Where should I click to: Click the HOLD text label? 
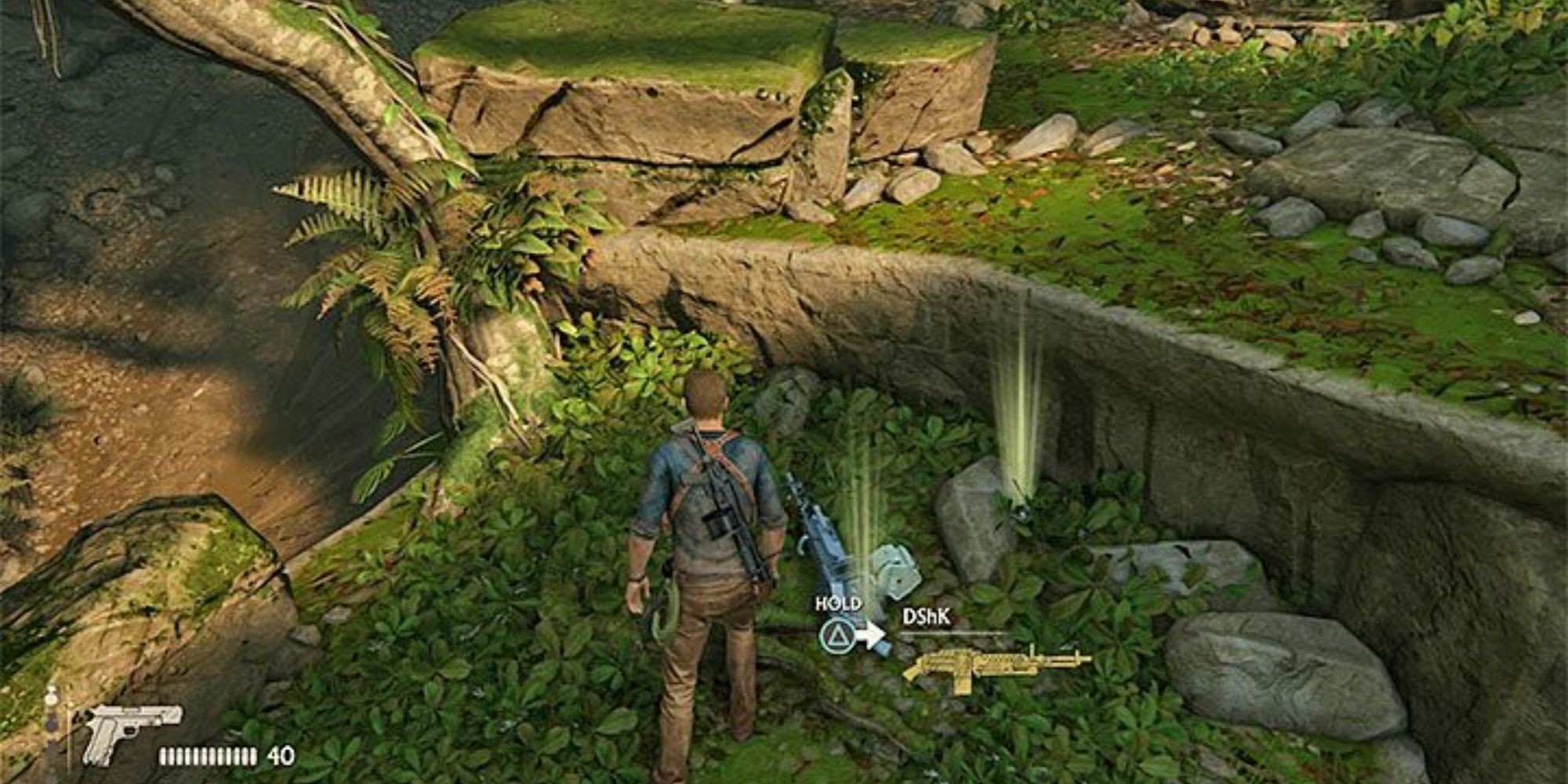pyautogui.click(x=839, y=604)
